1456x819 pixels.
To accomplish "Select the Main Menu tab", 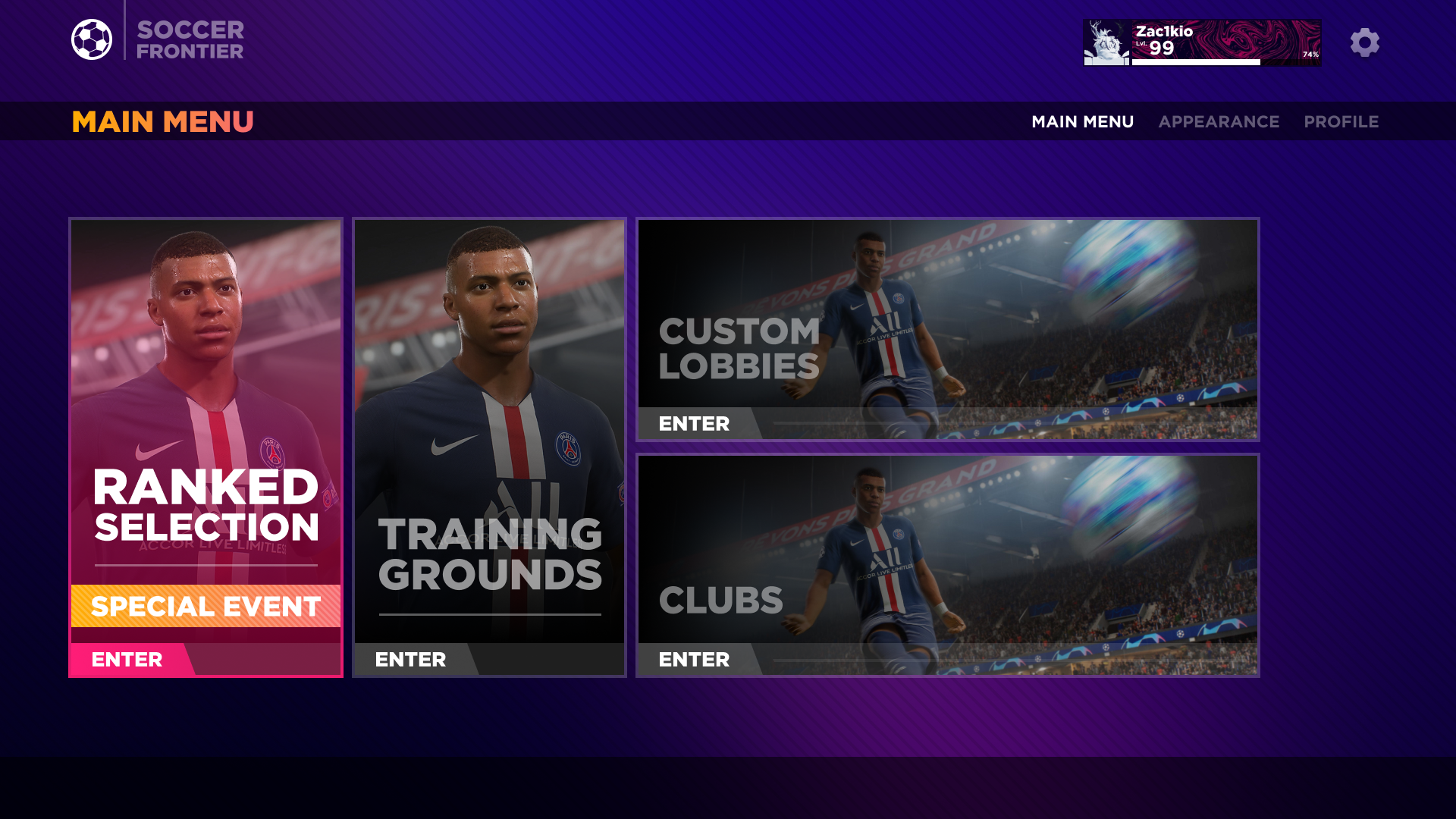I will click(x=1082, y=121).
